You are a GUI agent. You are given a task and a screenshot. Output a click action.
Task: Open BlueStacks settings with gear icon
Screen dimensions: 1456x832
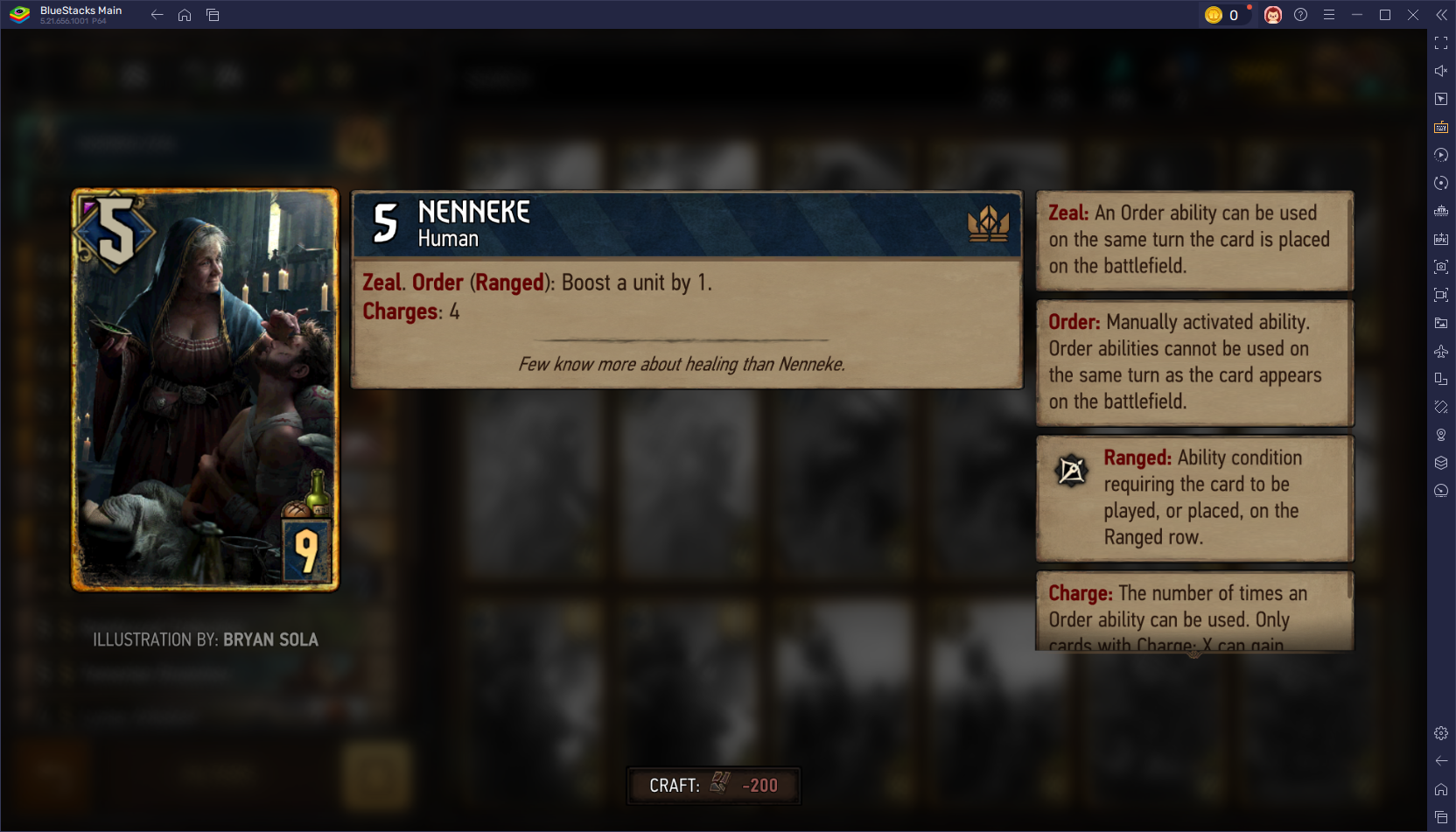pyautogui.click(x=1441, y=733)
